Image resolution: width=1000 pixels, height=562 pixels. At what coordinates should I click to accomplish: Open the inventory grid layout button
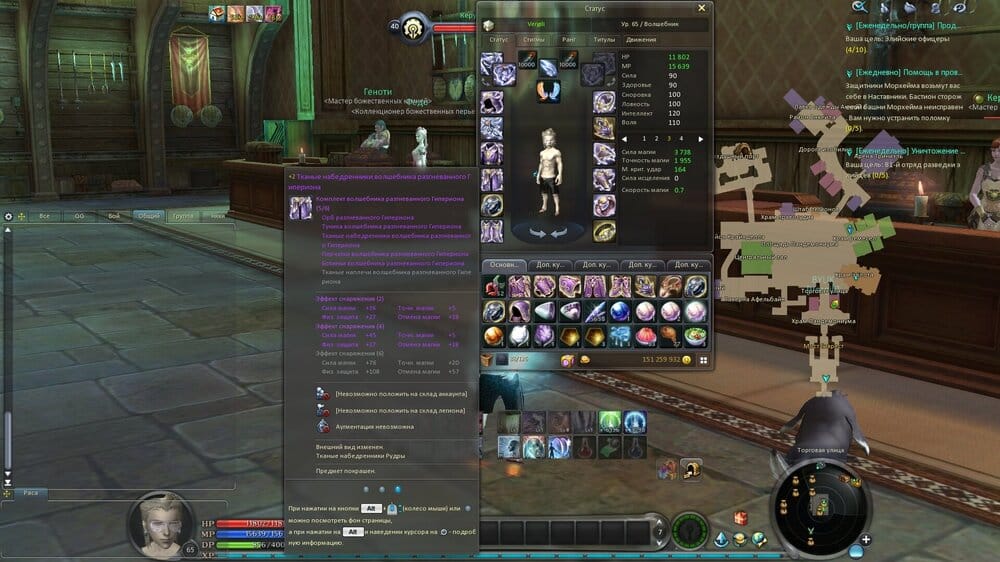click(703, 360)
